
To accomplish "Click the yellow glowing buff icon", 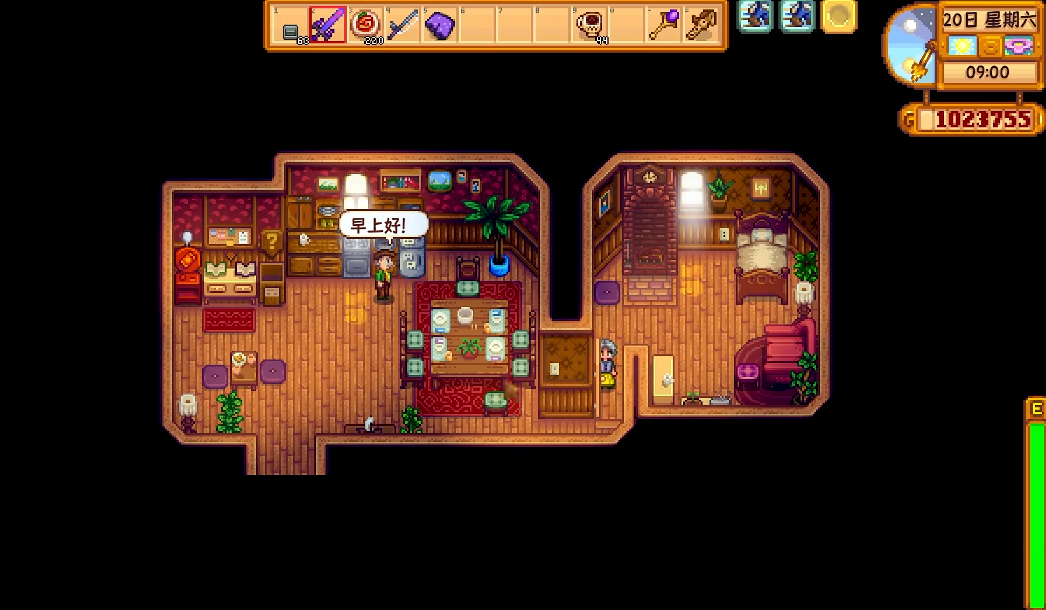I will pos(839,15).
